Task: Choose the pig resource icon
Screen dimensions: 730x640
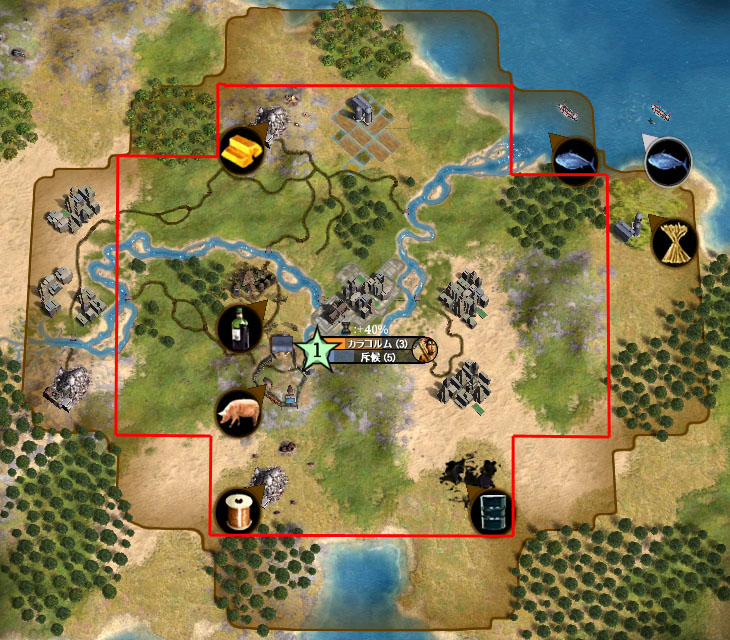Action: 238,412
